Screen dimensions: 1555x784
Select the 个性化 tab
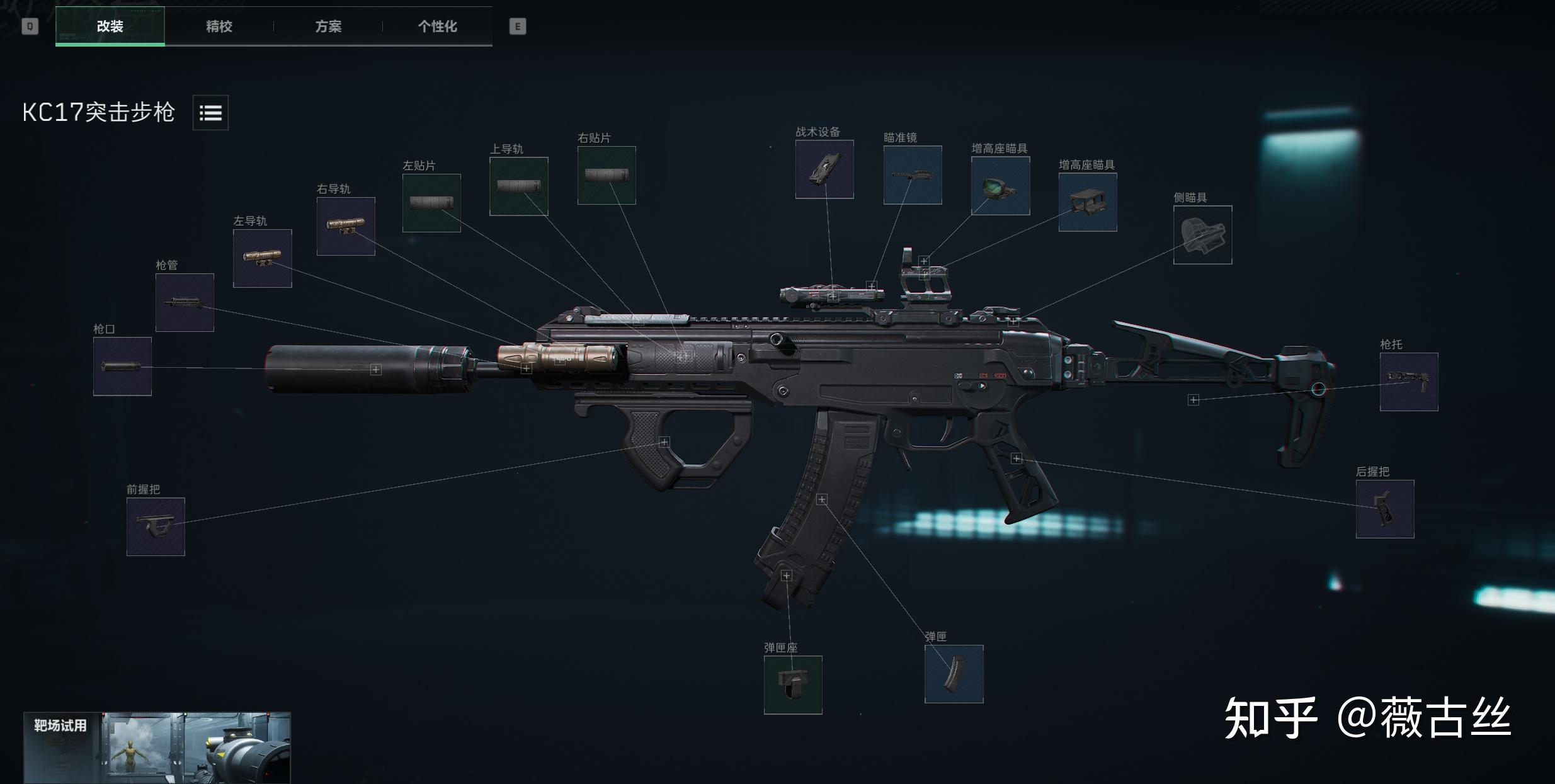tap(437, 26)
